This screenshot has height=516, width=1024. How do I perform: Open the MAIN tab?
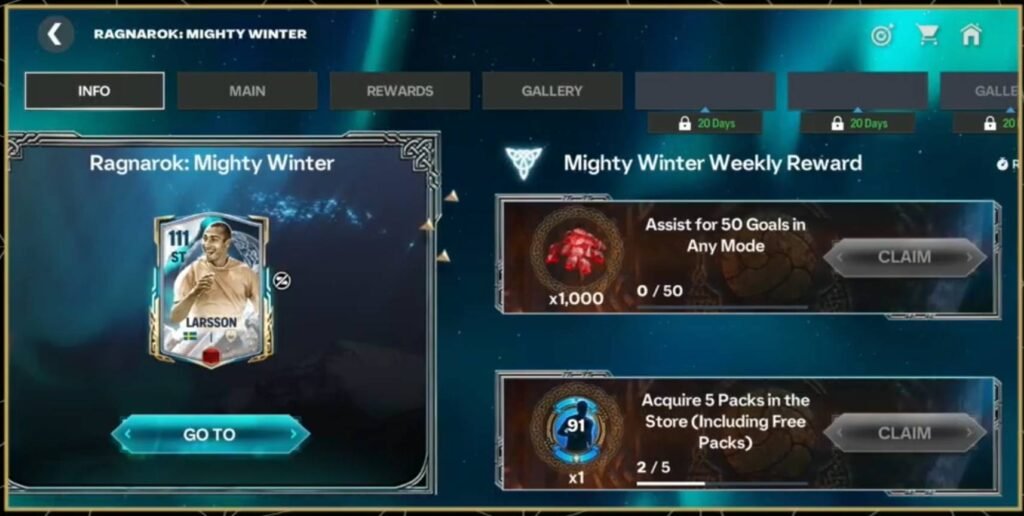[x=247, y=91]
